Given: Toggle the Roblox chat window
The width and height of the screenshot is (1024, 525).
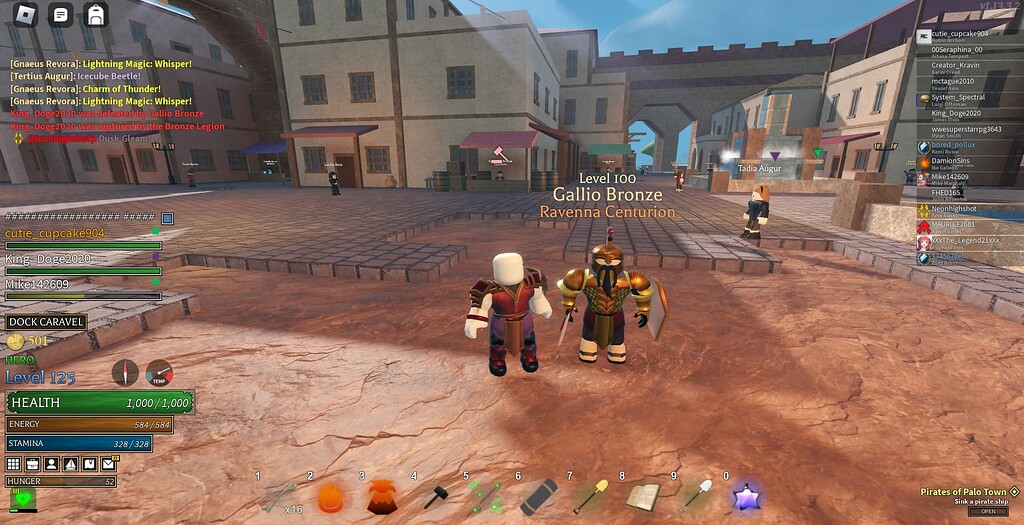Looking at the screenshot, I should 61,15.
